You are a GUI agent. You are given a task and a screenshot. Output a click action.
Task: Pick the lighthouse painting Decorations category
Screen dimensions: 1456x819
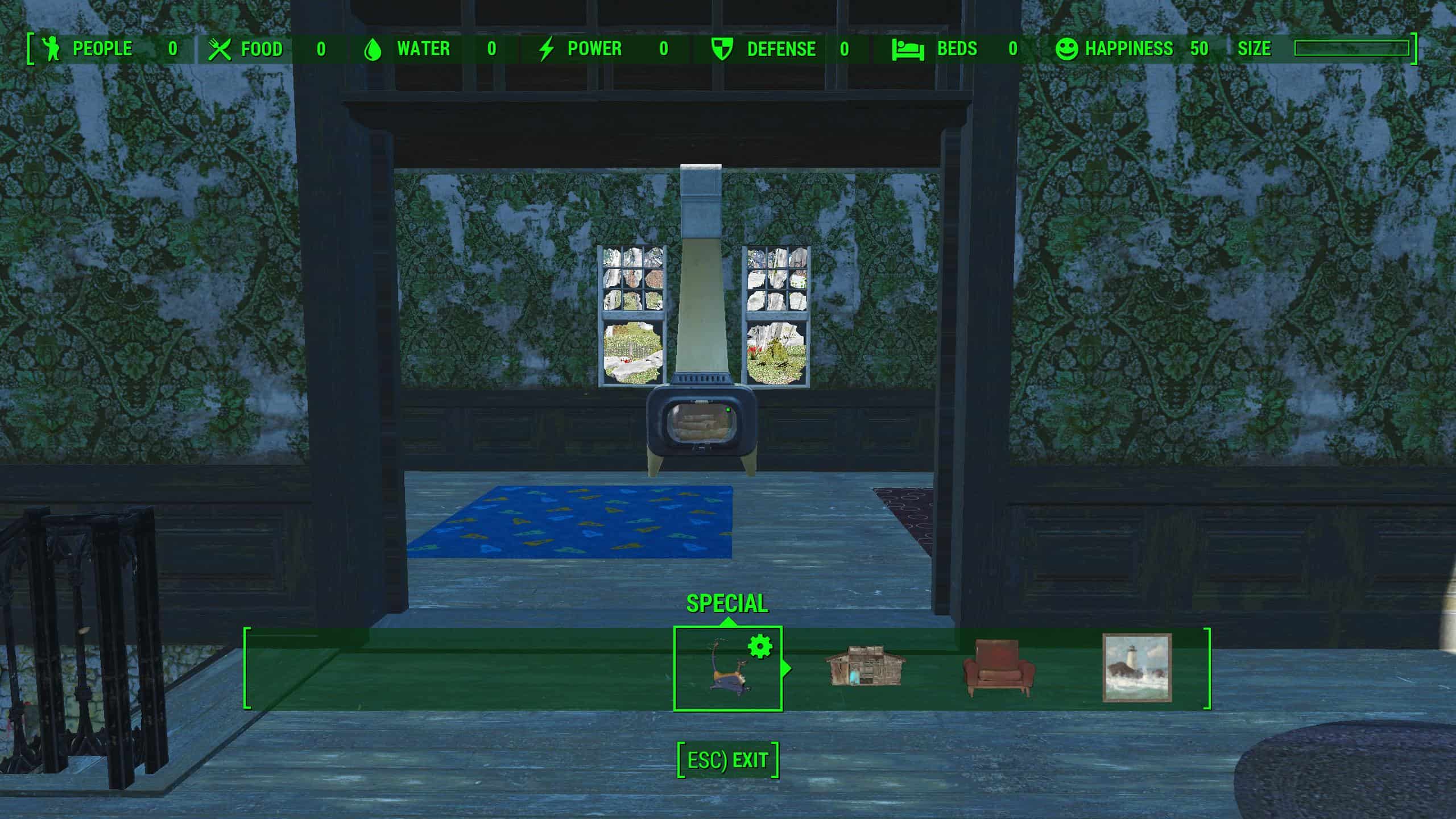(x=1137, y=668)
